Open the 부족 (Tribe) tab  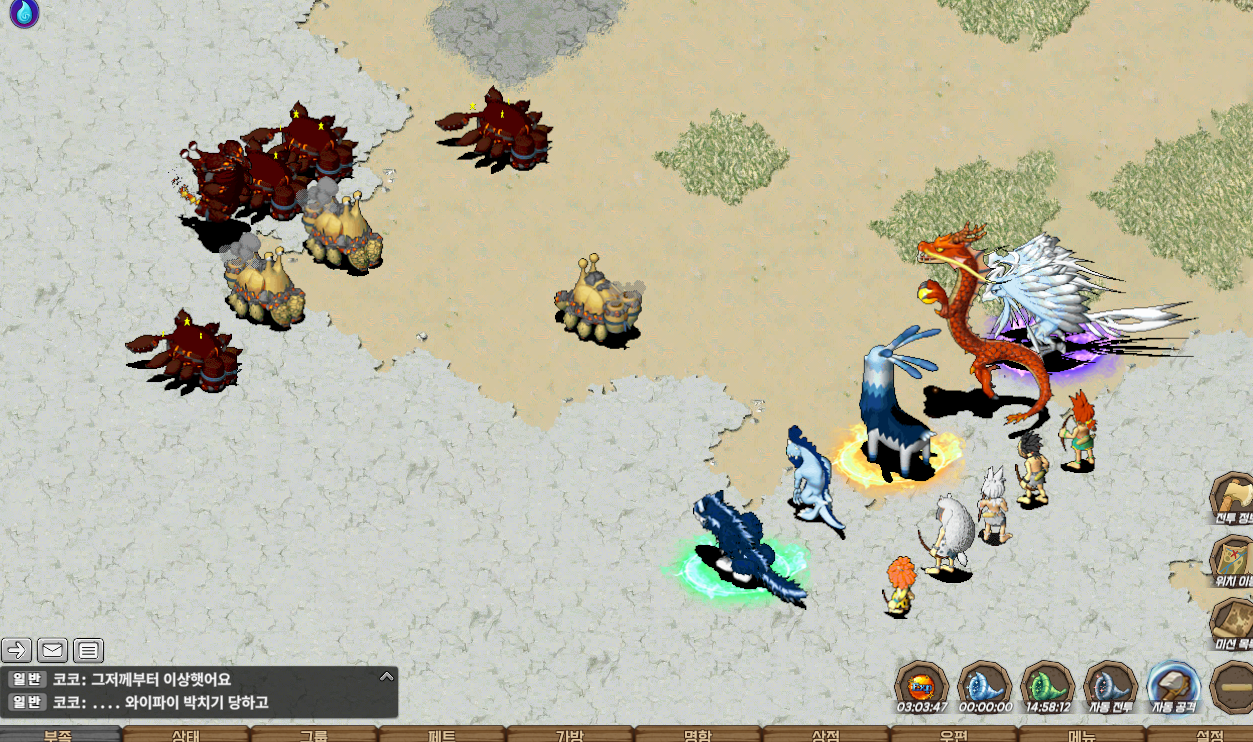(x=58, y=735)
